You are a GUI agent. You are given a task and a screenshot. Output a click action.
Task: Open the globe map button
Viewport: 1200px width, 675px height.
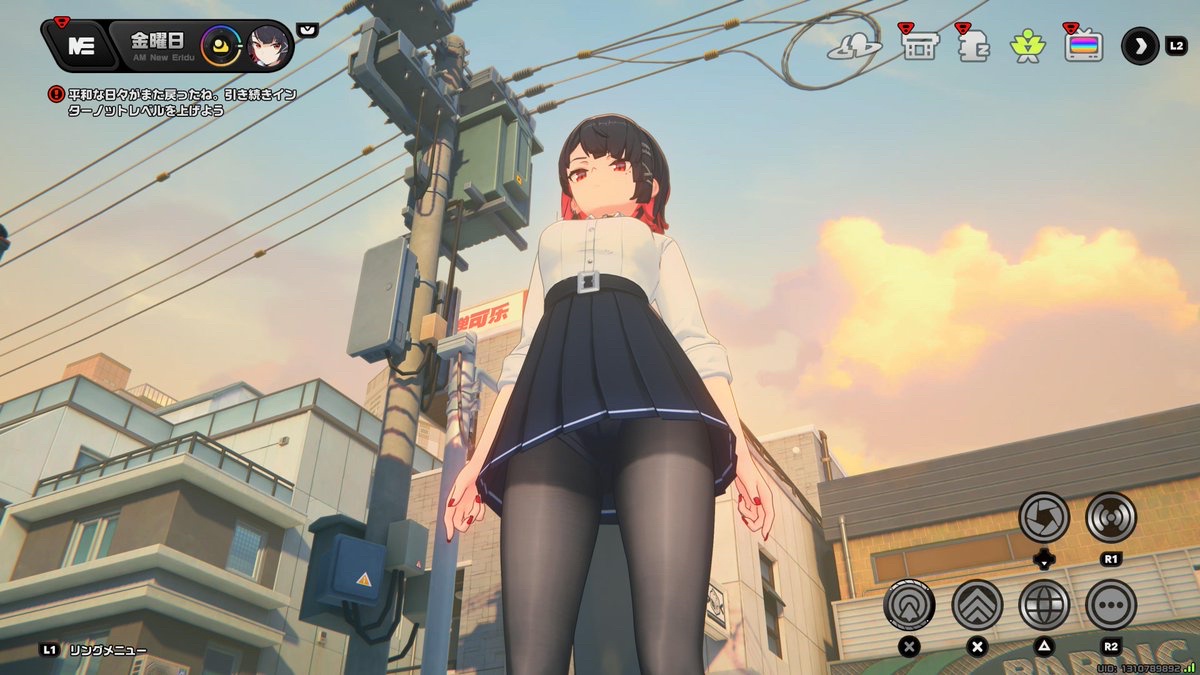[x=1044, y=604]
